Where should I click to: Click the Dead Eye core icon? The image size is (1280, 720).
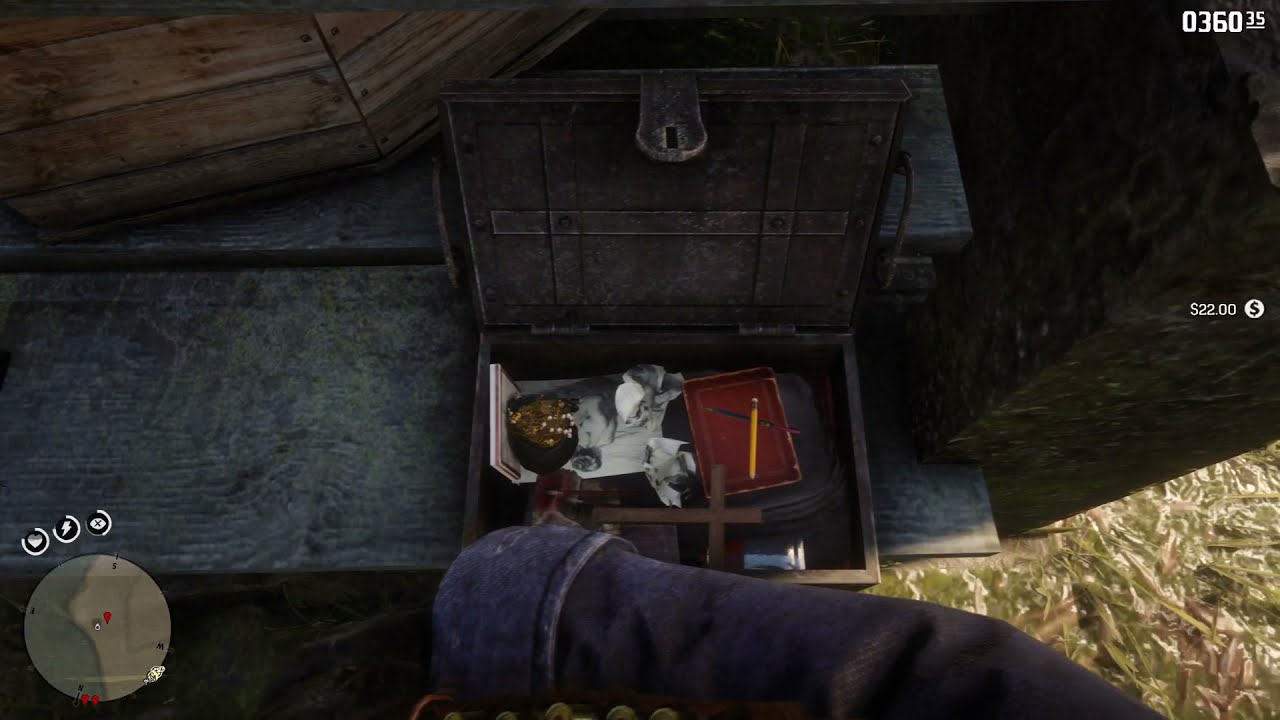point(99,523)
